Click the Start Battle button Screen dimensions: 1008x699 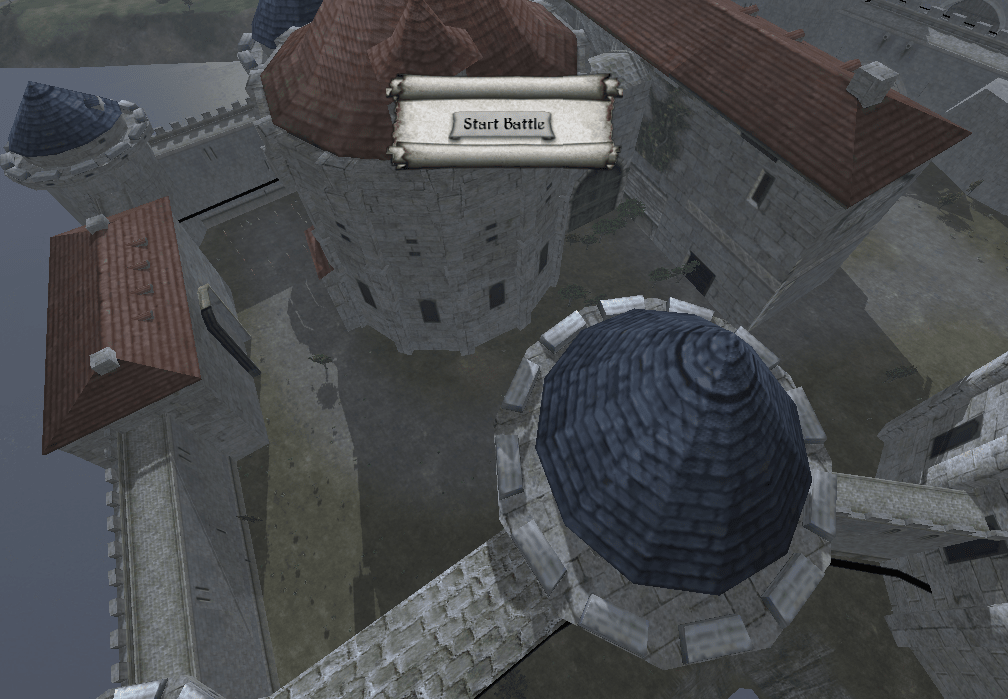tap(503, 125)
